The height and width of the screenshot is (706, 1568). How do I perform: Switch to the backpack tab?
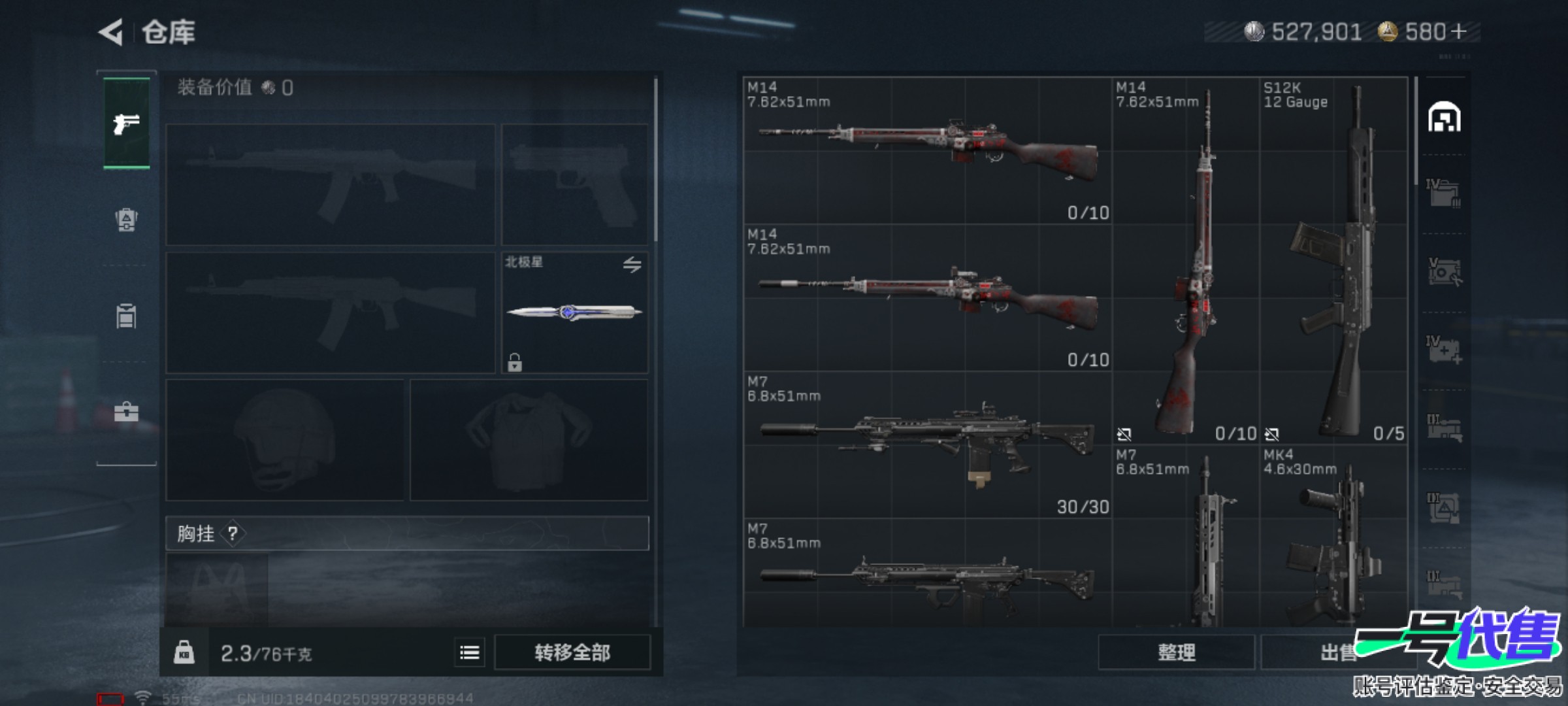click(x=126, y=220)
